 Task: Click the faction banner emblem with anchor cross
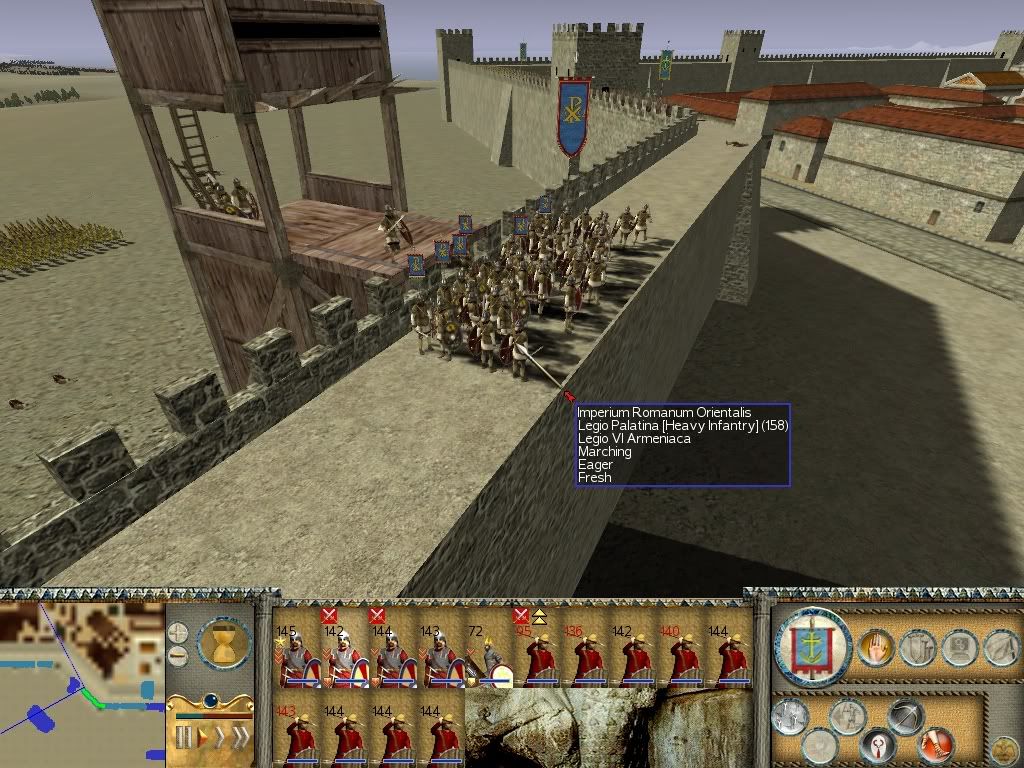click(811, 647)
